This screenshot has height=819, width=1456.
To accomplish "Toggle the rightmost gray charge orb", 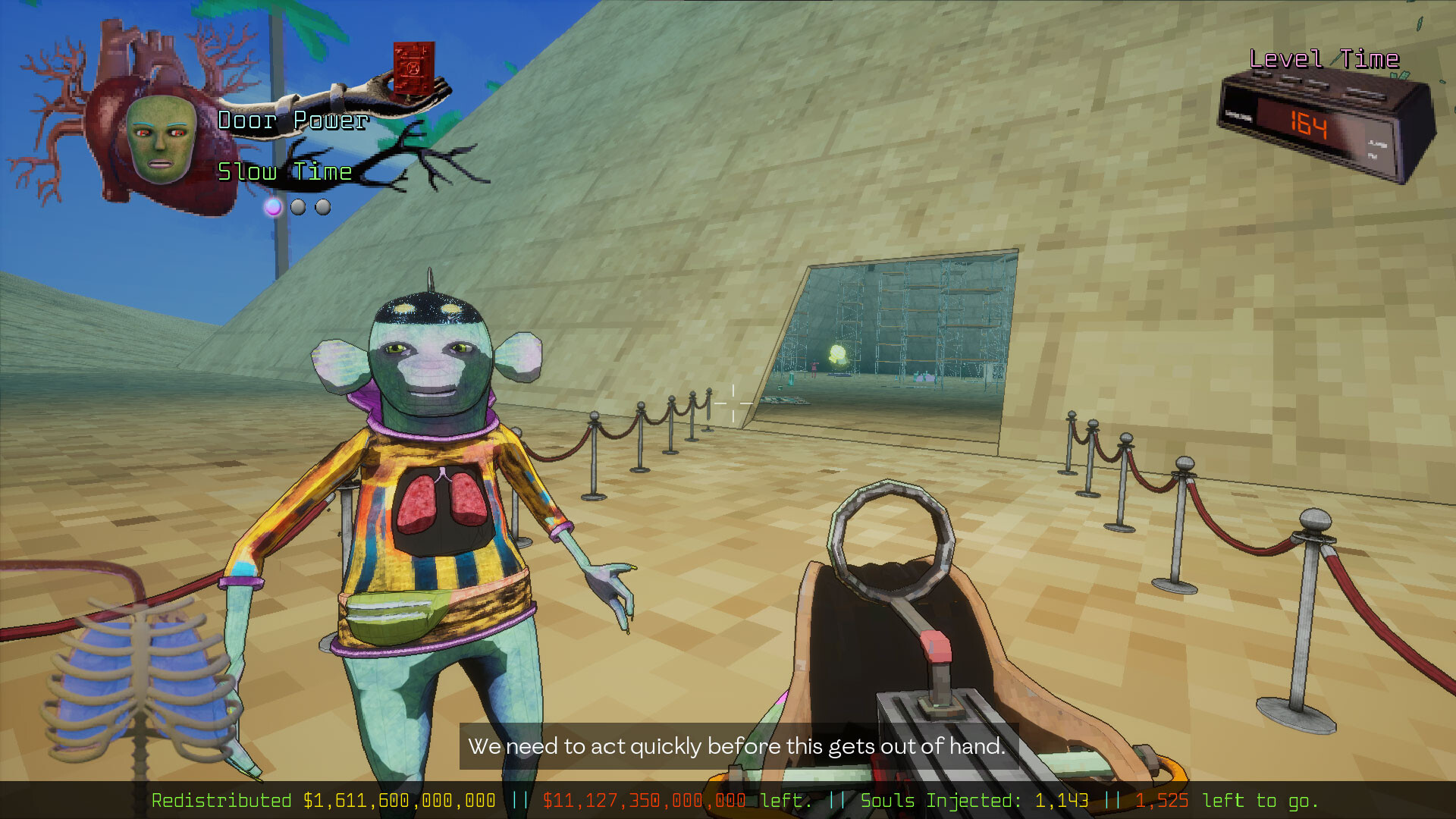I will click(323, 206).
